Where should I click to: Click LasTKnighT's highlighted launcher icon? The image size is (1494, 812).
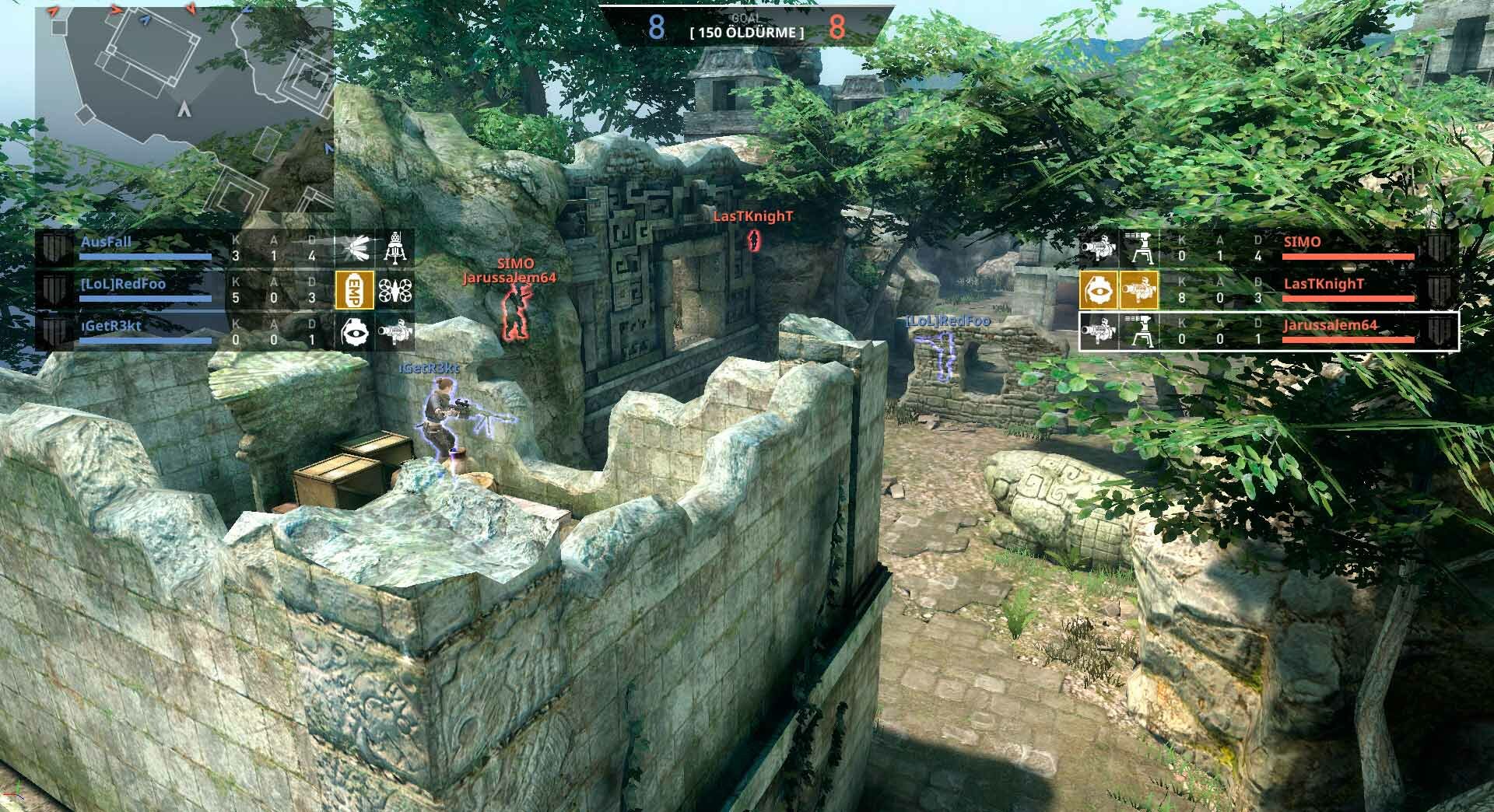1138,290
